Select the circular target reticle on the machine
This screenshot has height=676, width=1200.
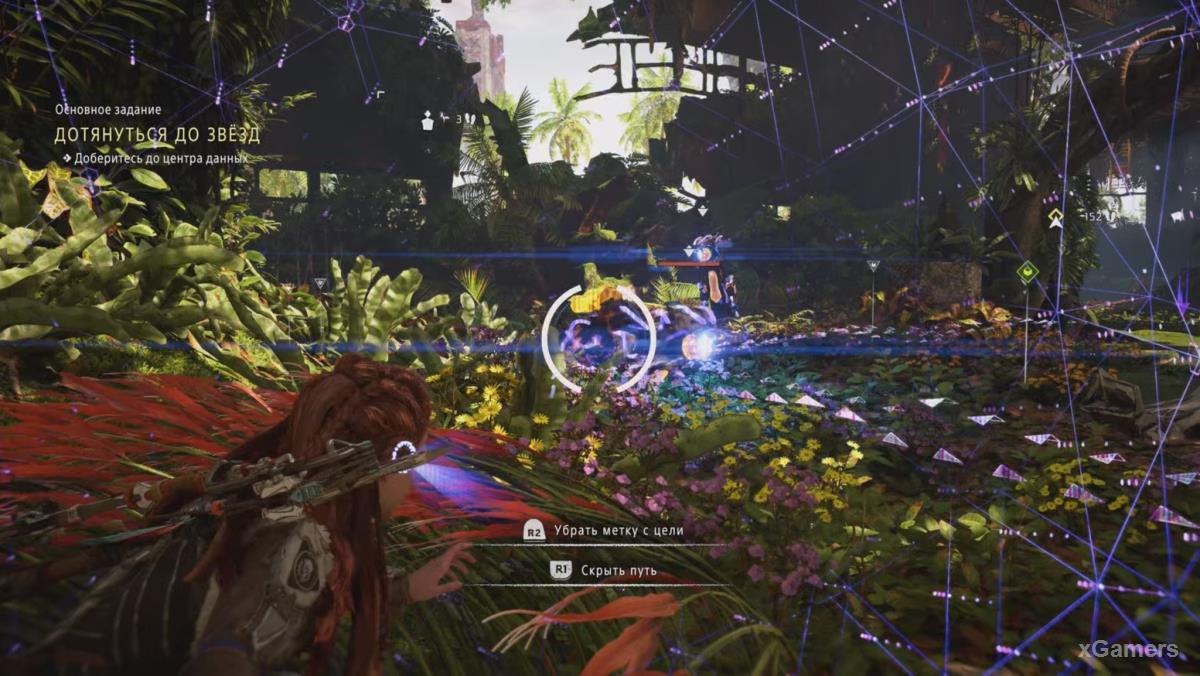pyautogui.click(x=598, y=338)
